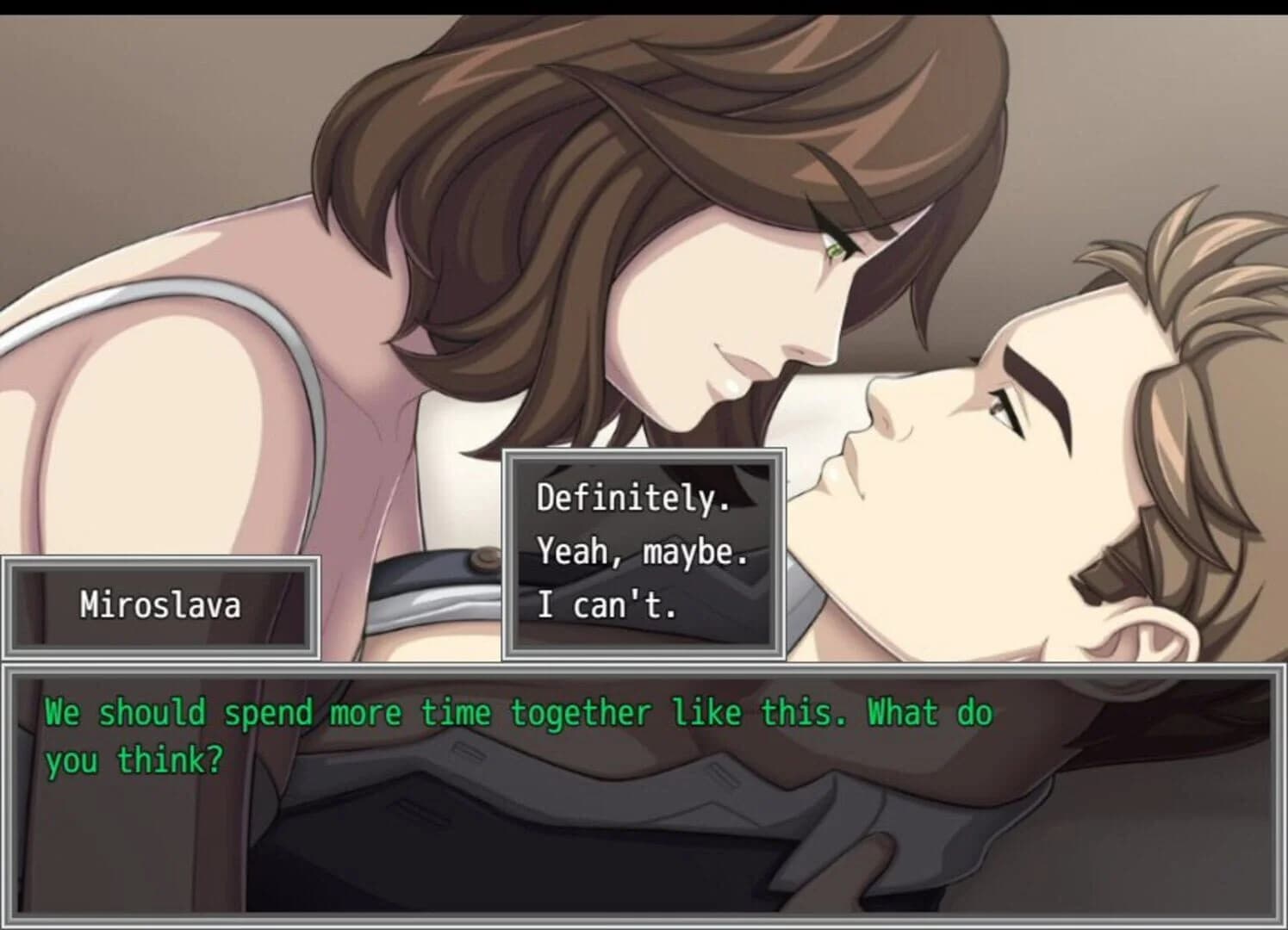Screen dimensions: 1288x930
Task: Click the word "together" in the dialogue
Action: [x=580, y=710]
